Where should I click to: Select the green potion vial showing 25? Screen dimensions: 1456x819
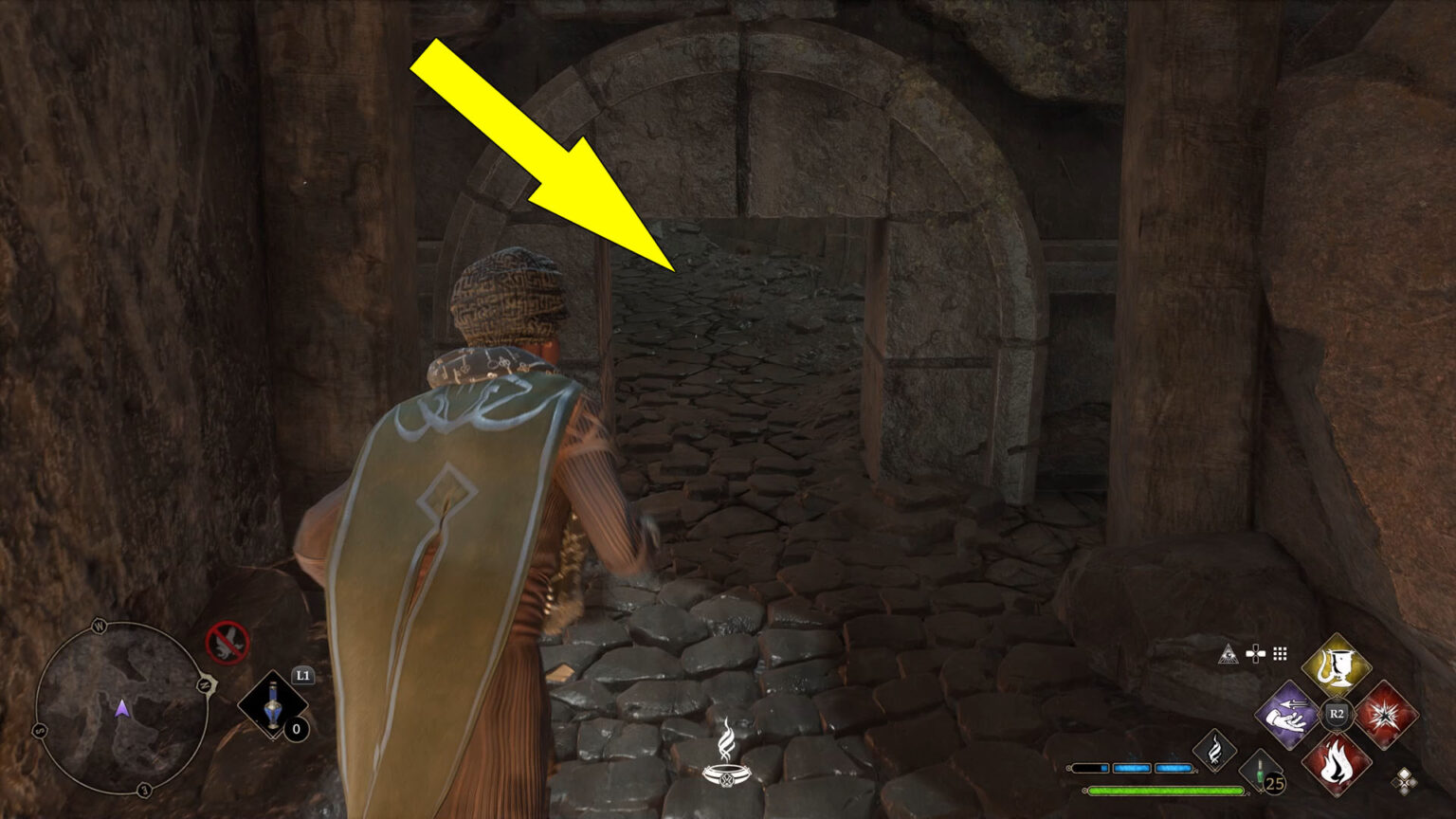click(1260, 771)
